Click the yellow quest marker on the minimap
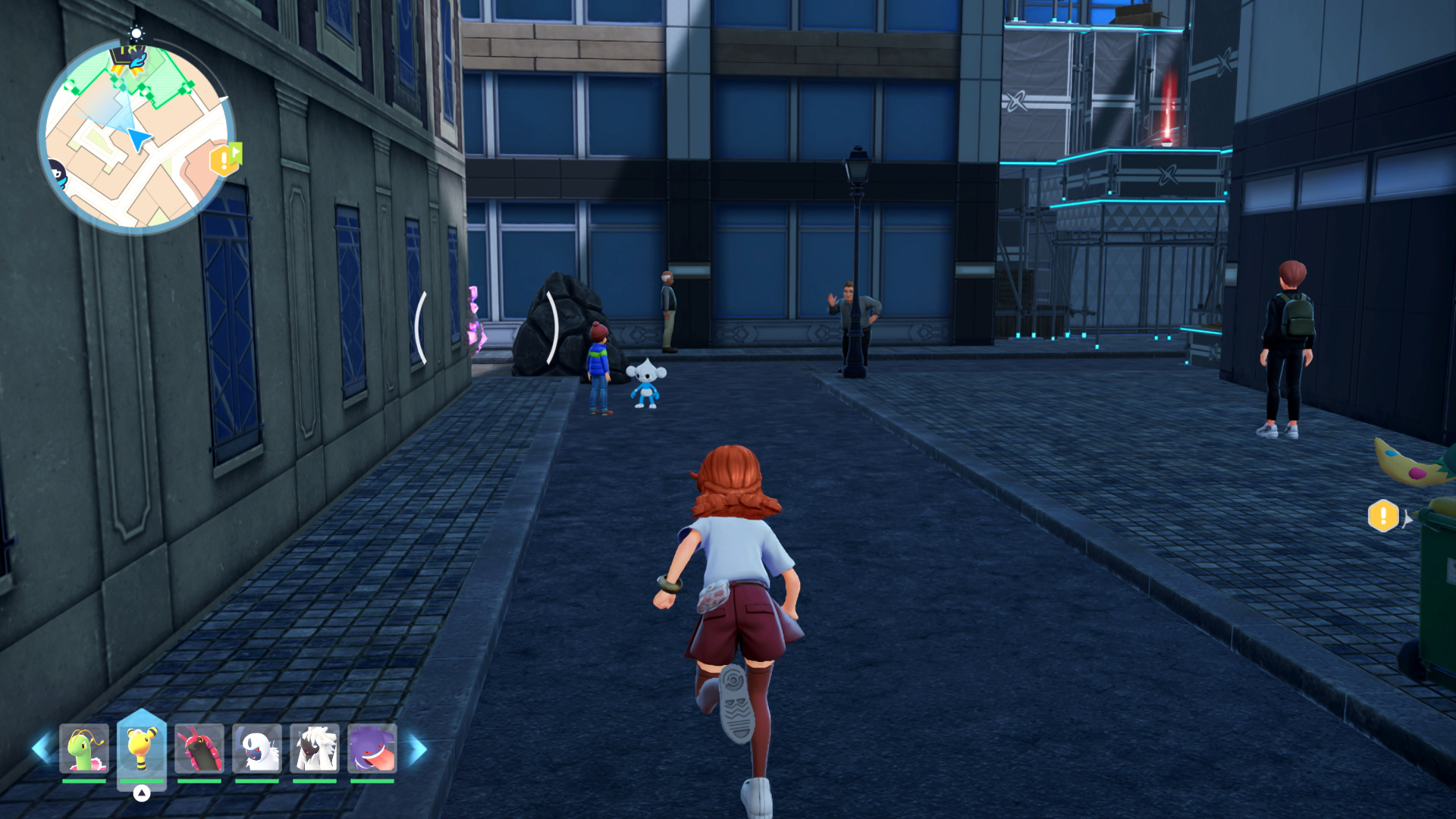Image resolution: width=1456 pixels, height=819 pixels. 224,159
